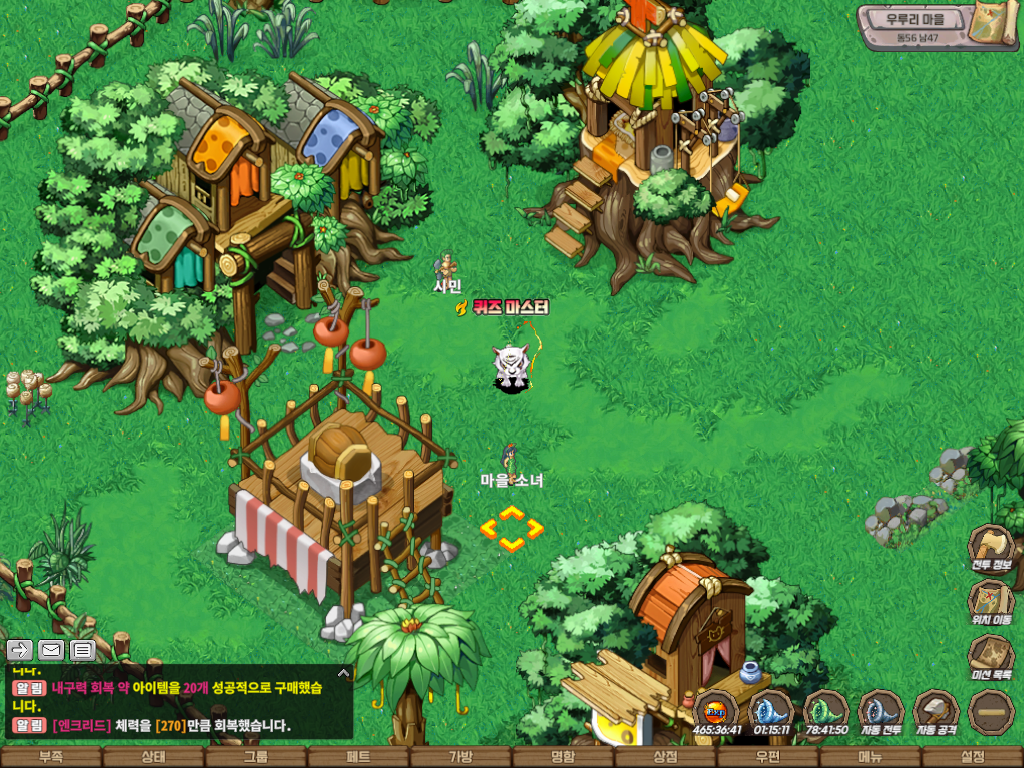Open the 가방 (bag) inventory
Image resolution: width=1024 pixels, height=768 pixels.
460,757
